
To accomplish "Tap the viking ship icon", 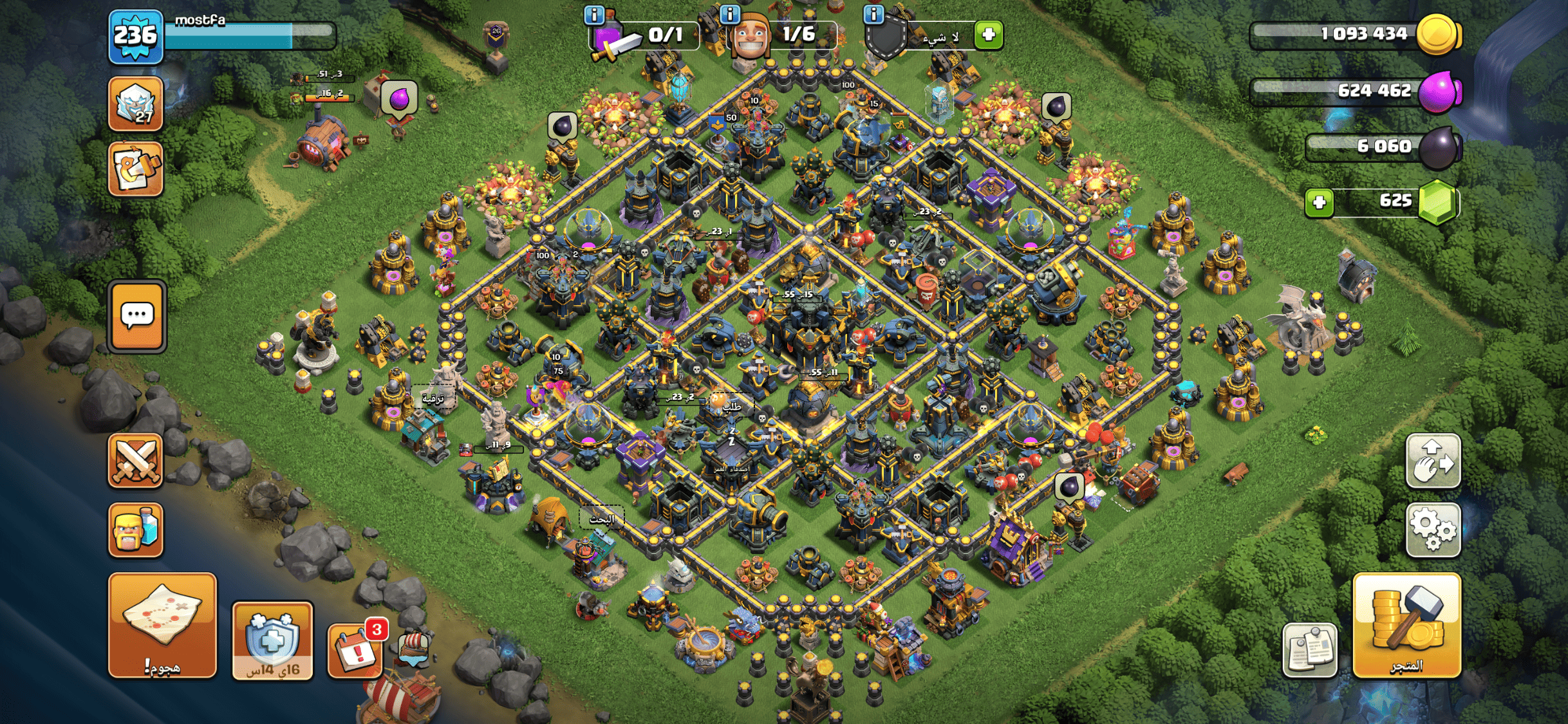I will [x=413, y=650].
